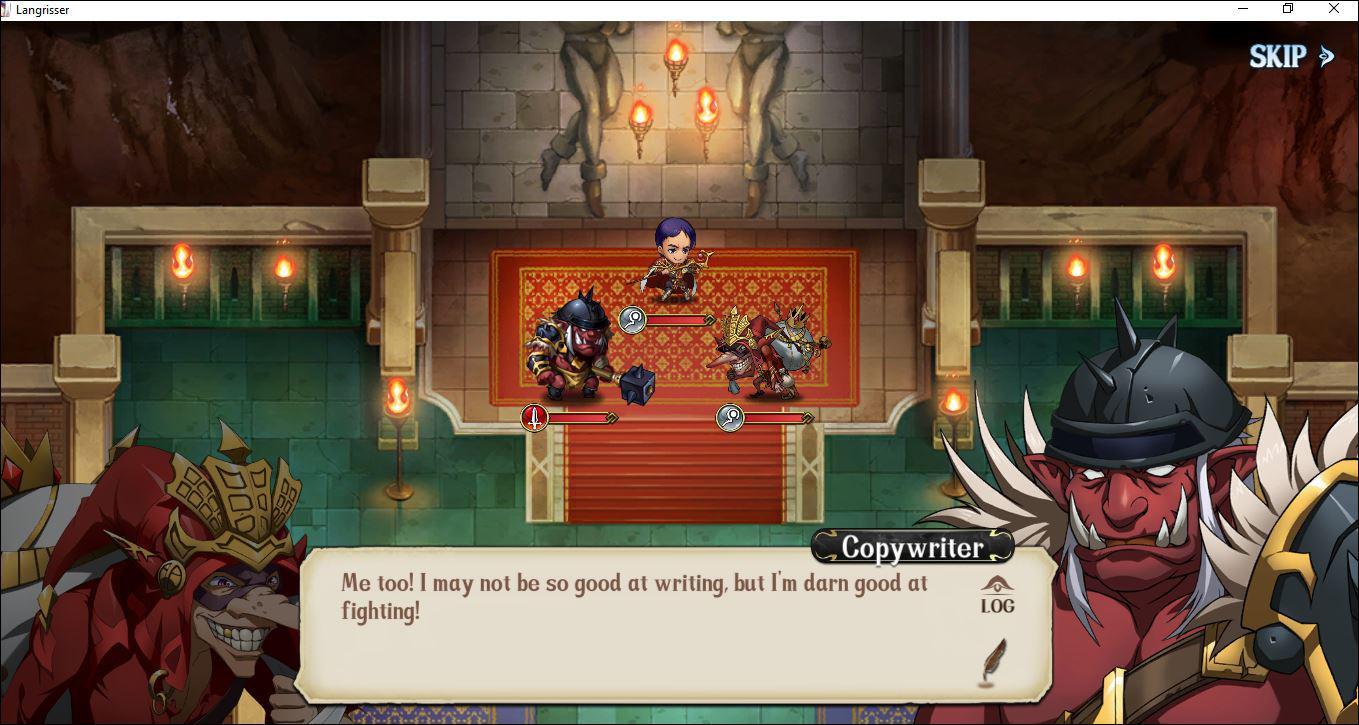Click the Copywriter nameplate banner
The image size is (1359, 725).
pos(912,546)
